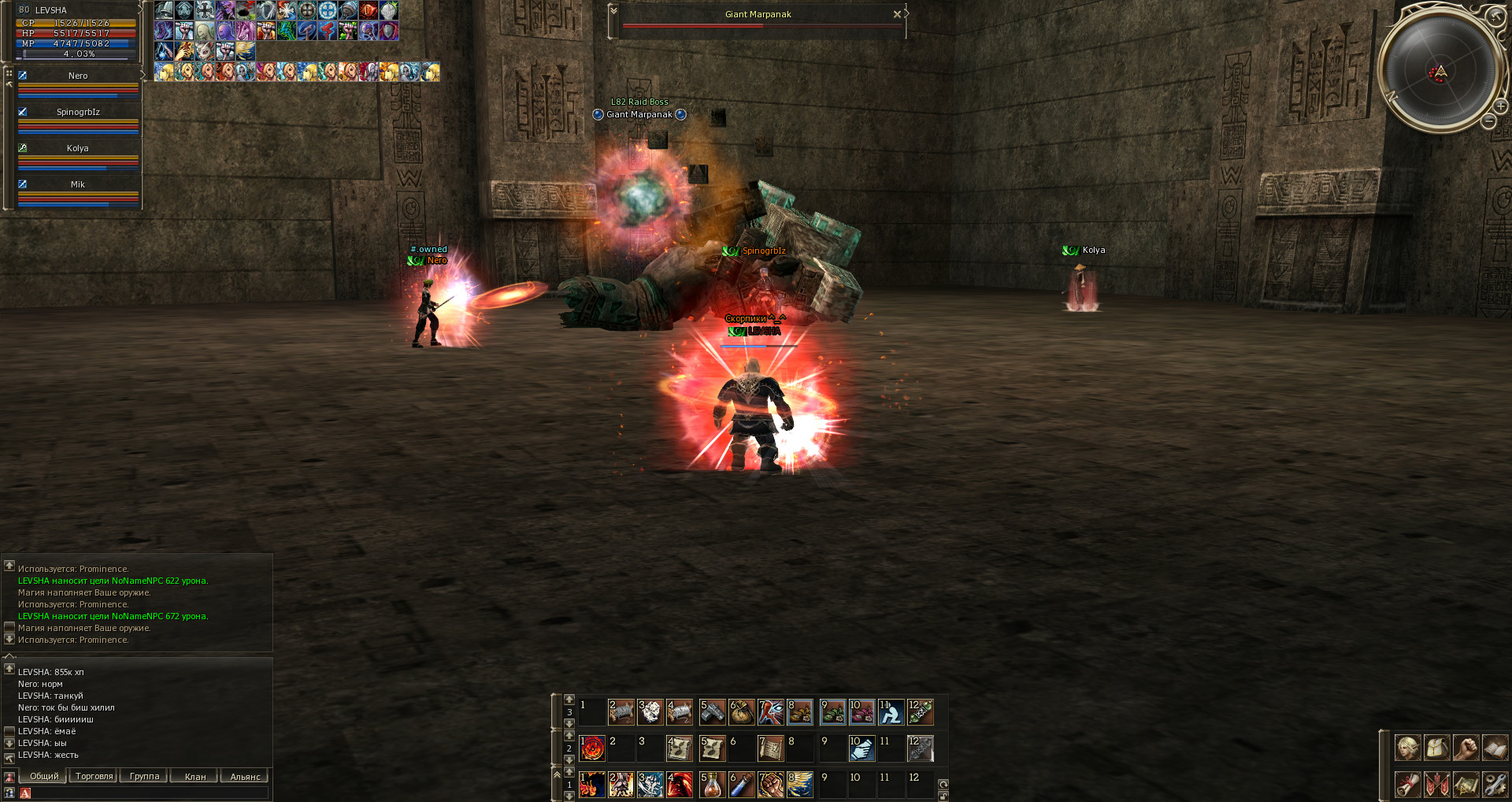Open the character status elf portrait icon
This screenshot has width=1512, height=802.
click(1407, 748)
